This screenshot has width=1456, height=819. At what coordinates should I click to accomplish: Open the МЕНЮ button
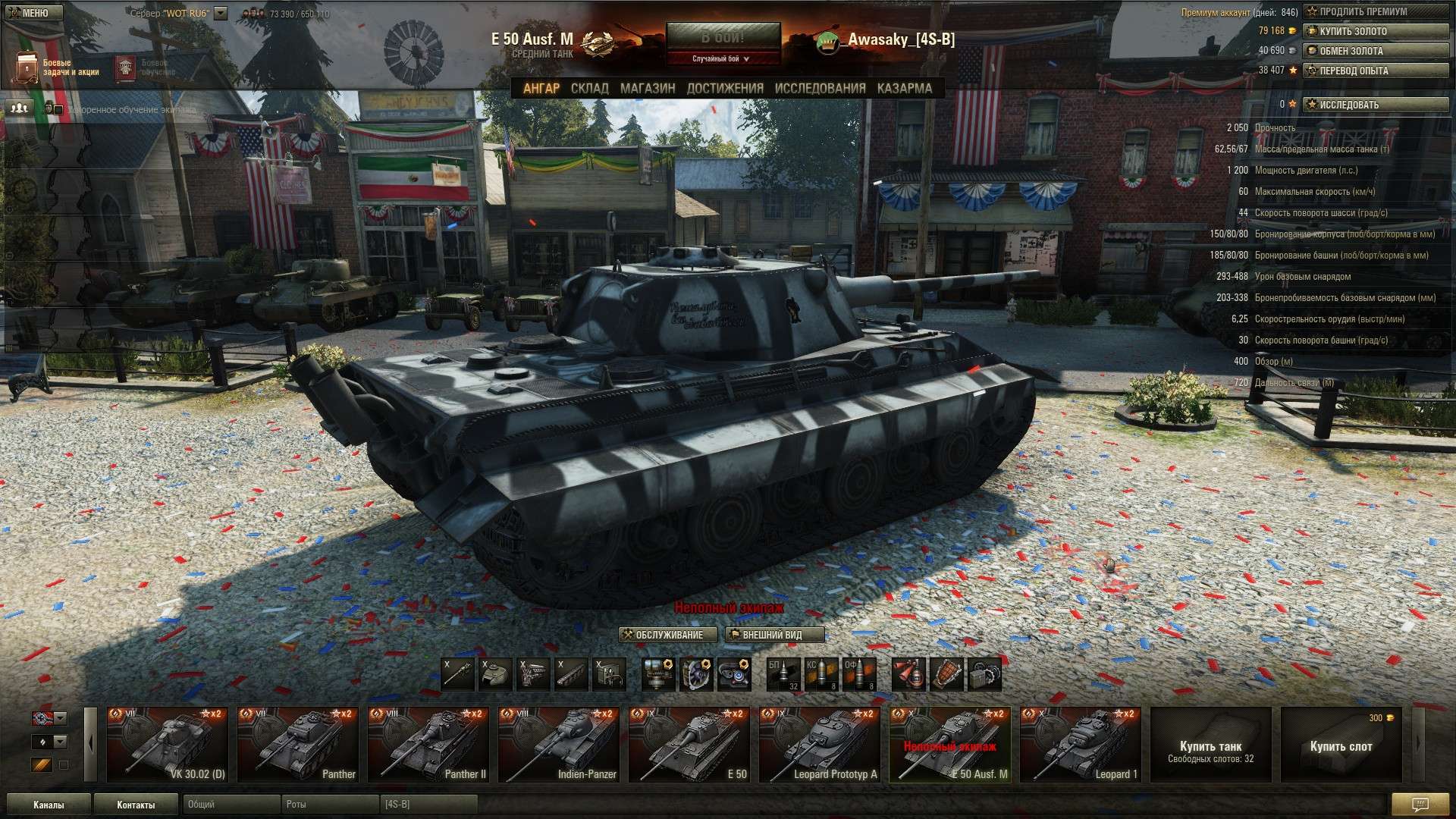point(30,13)
